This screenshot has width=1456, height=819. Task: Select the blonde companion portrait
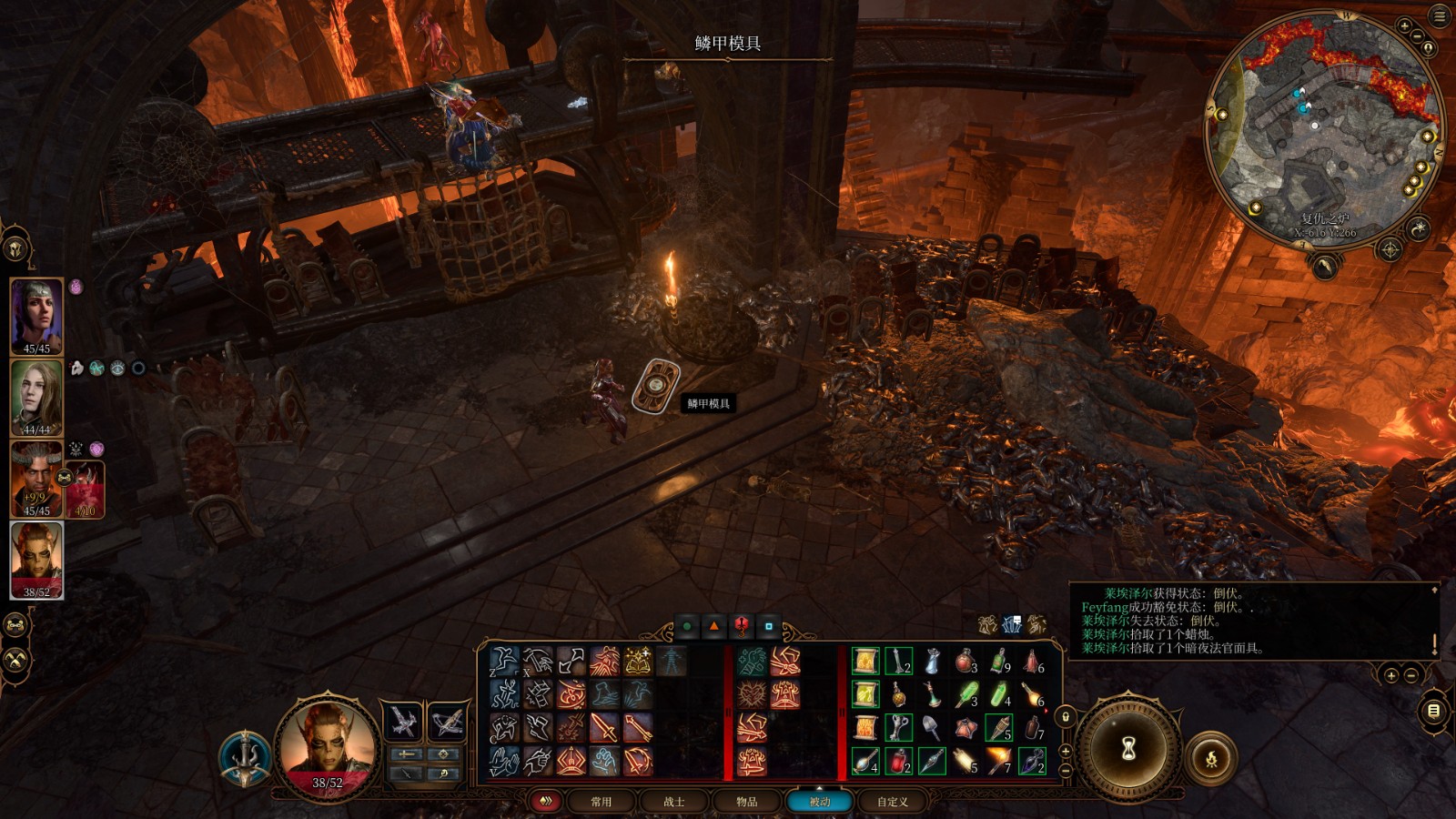click(x=36, y=396)
